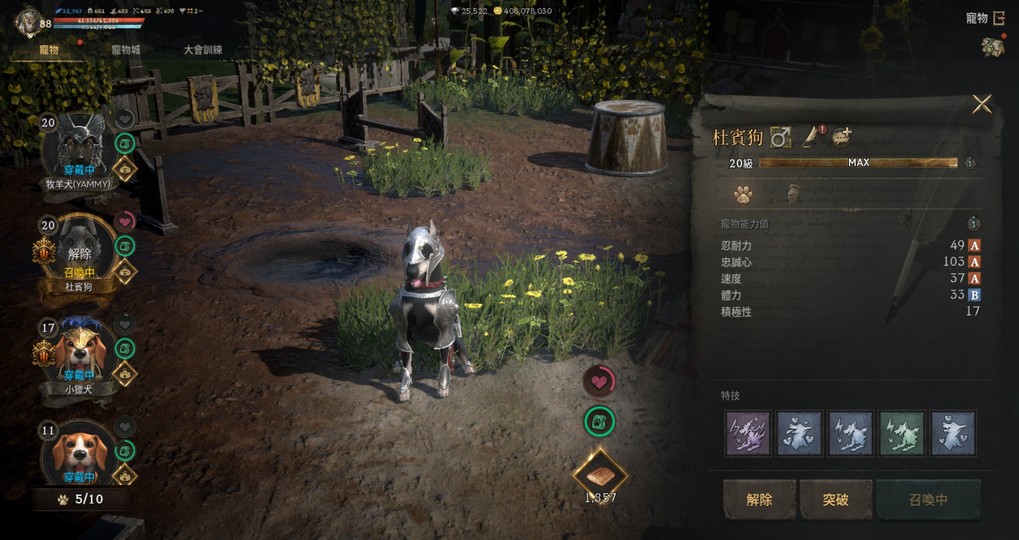
Task: Select the 小獵犬 pet portrait
Action: pyautogui.click(x=77, y=350)
